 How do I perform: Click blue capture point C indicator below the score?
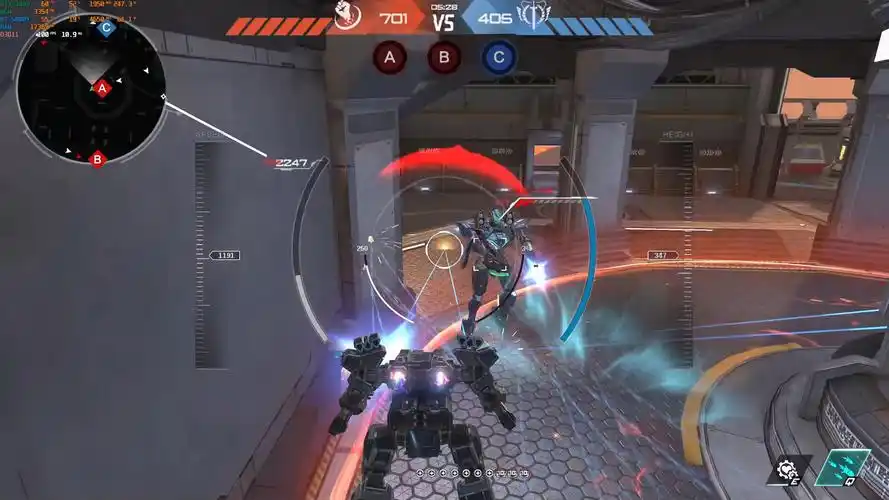click(x=499, y=58)
